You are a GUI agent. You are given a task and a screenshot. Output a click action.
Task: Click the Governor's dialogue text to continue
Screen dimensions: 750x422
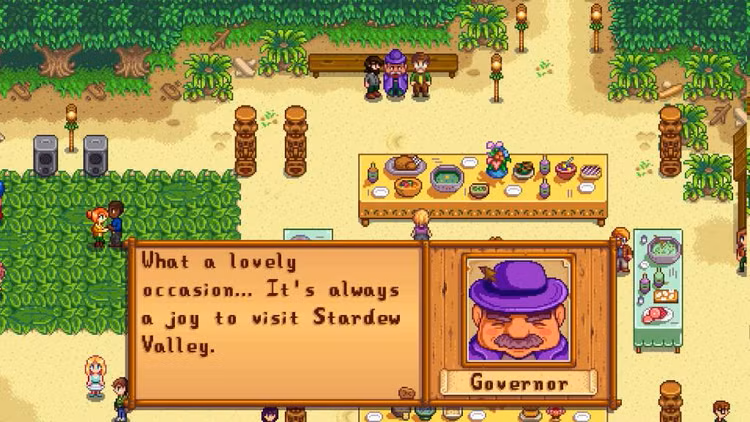pos(270,303)
